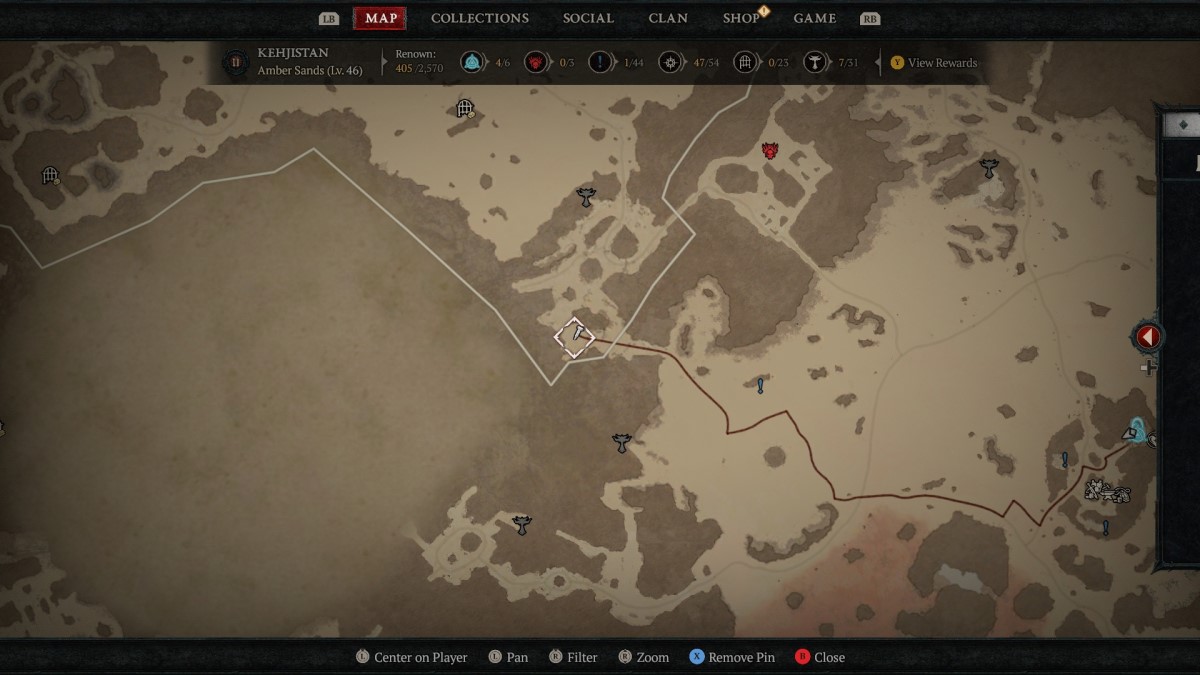Select the highlighted Map tab

(380, 18)
